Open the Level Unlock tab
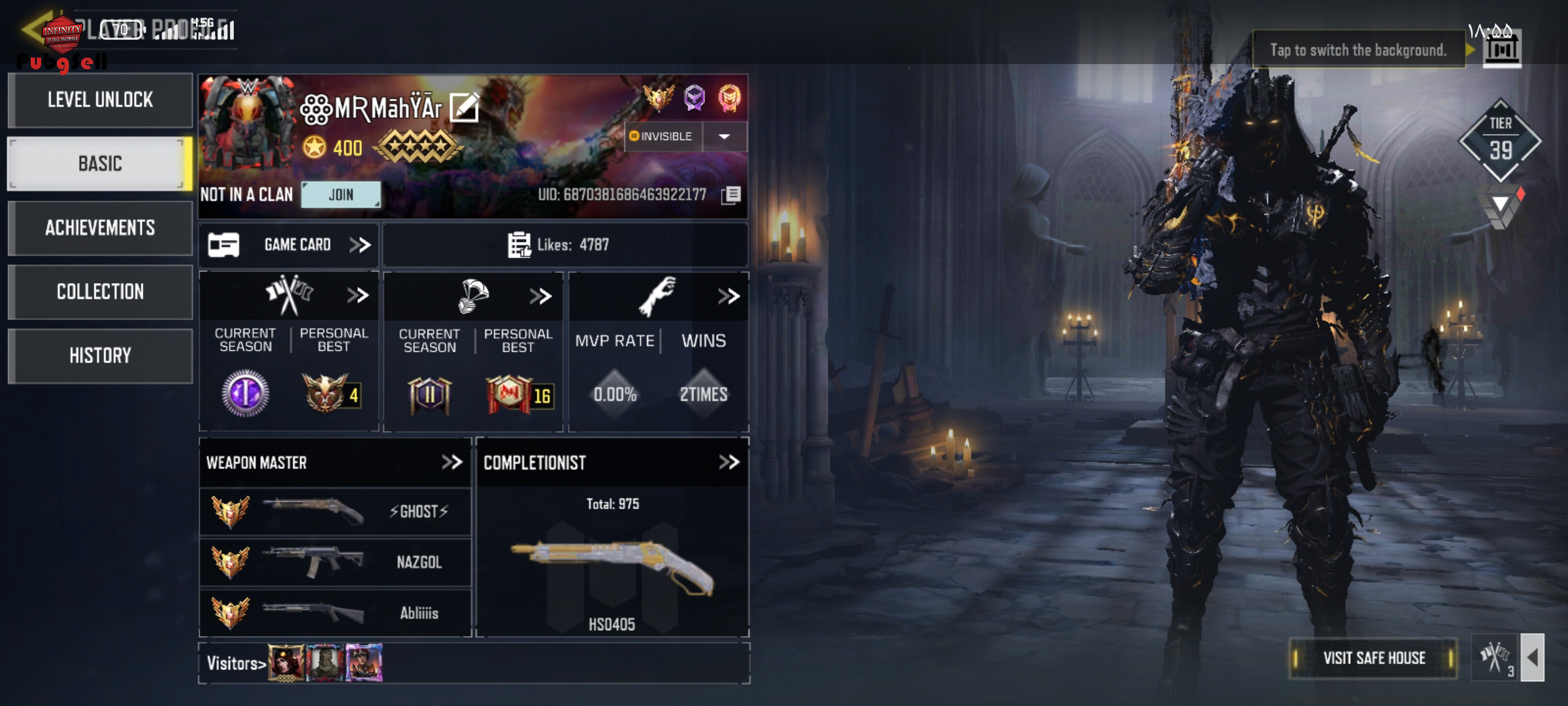The width and height of the screenshot is (1568, 706). coord(100,100)
